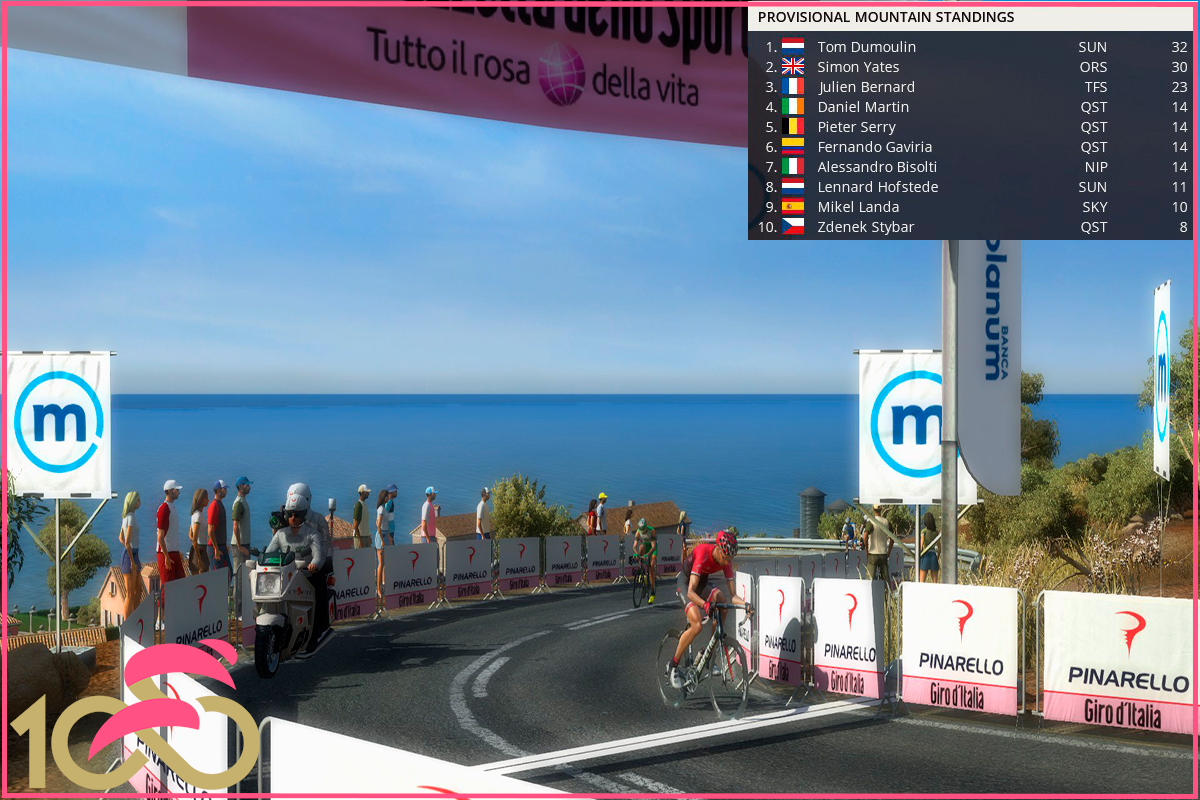Select Zdenek Stybar in tenth place
The height and width of the screenshot is (800, 1200).
pyautogui.click(x=865, y=227)
